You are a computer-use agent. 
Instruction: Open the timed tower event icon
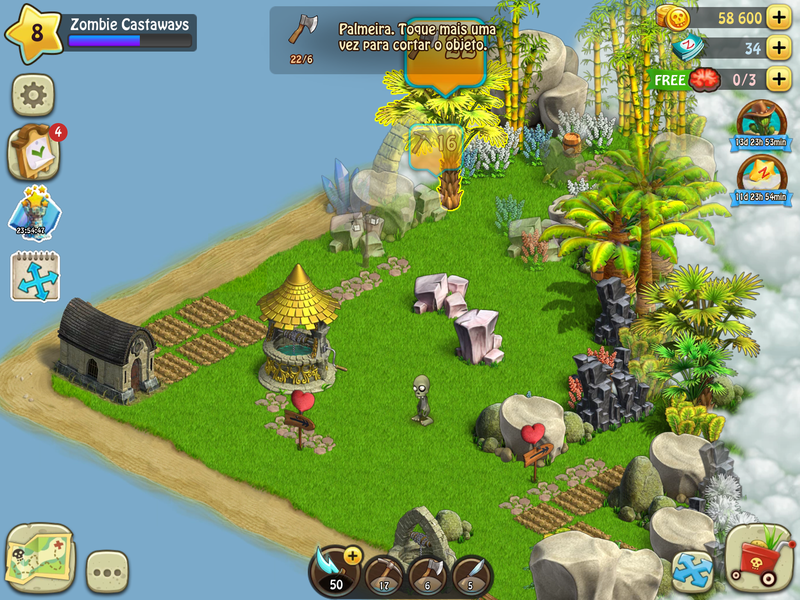click(35, 215)
